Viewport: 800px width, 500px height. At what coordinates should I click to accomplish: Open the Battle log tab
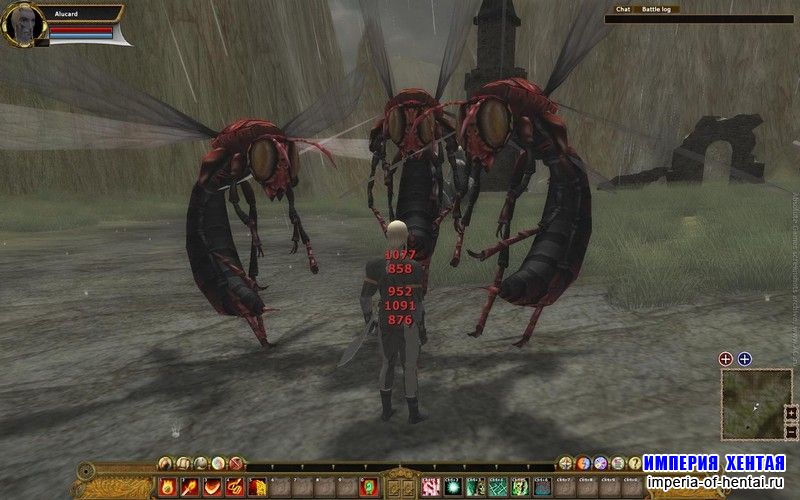point(657,9)
